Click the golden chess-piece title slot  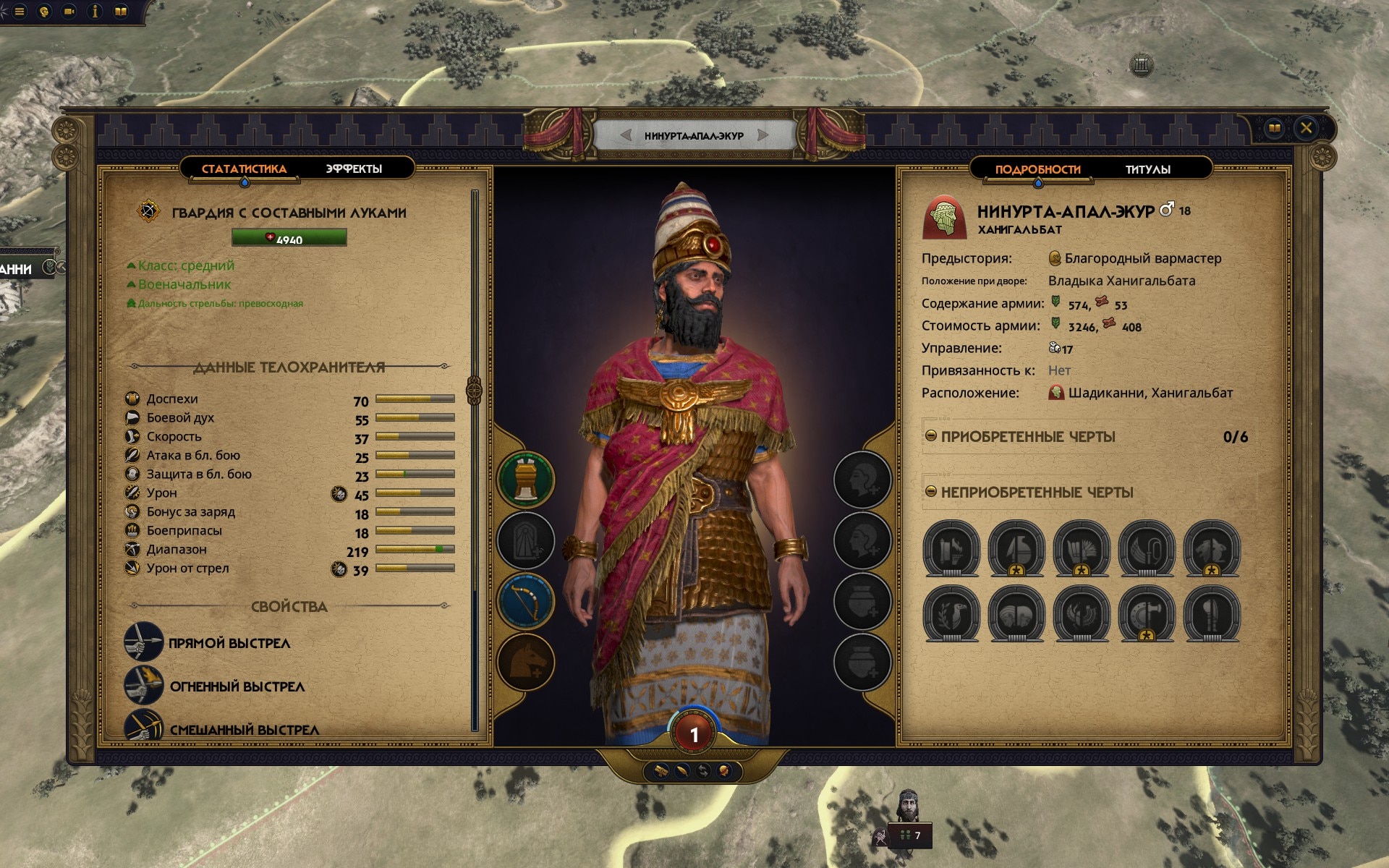coord(526,480)
